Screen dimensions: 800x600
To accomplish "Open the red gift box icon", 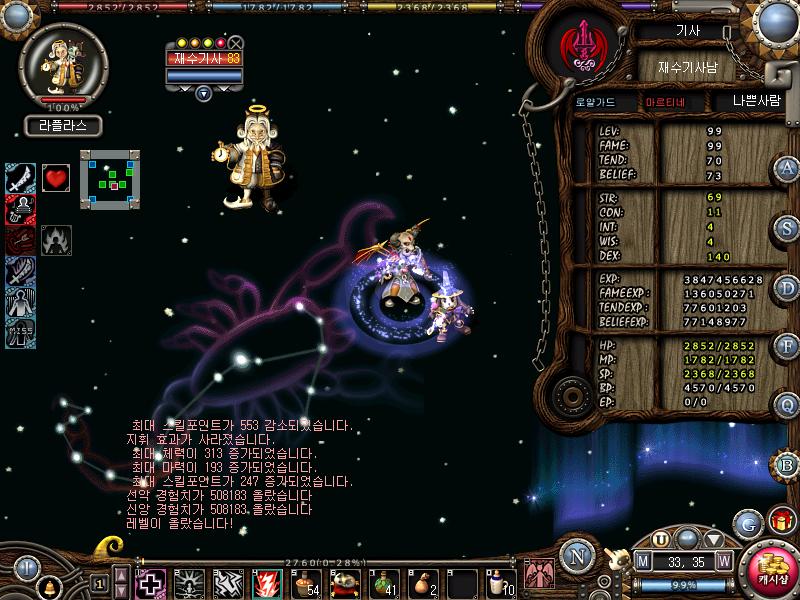I will pyautogui.click(x=781, y=520).
